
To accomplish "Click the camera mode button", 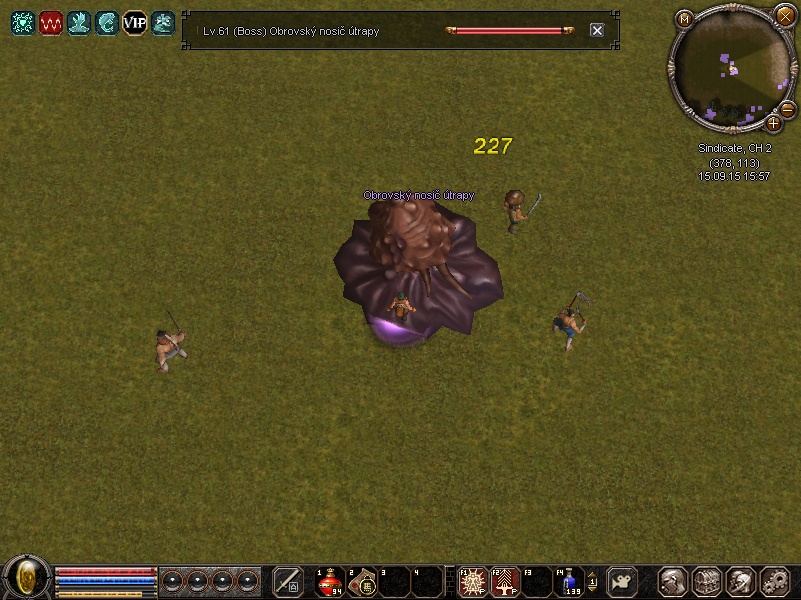I will 623,581.
